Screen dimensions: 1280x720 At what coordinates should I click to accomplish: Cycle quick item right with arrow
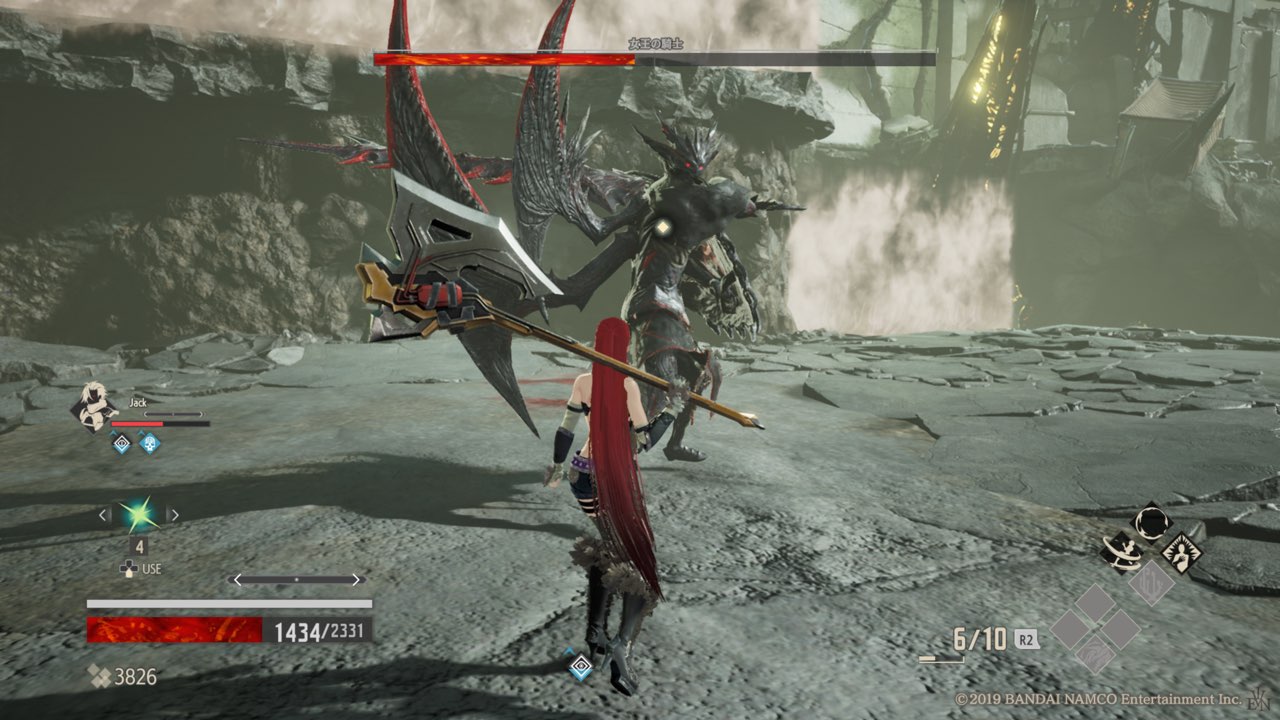173,515
